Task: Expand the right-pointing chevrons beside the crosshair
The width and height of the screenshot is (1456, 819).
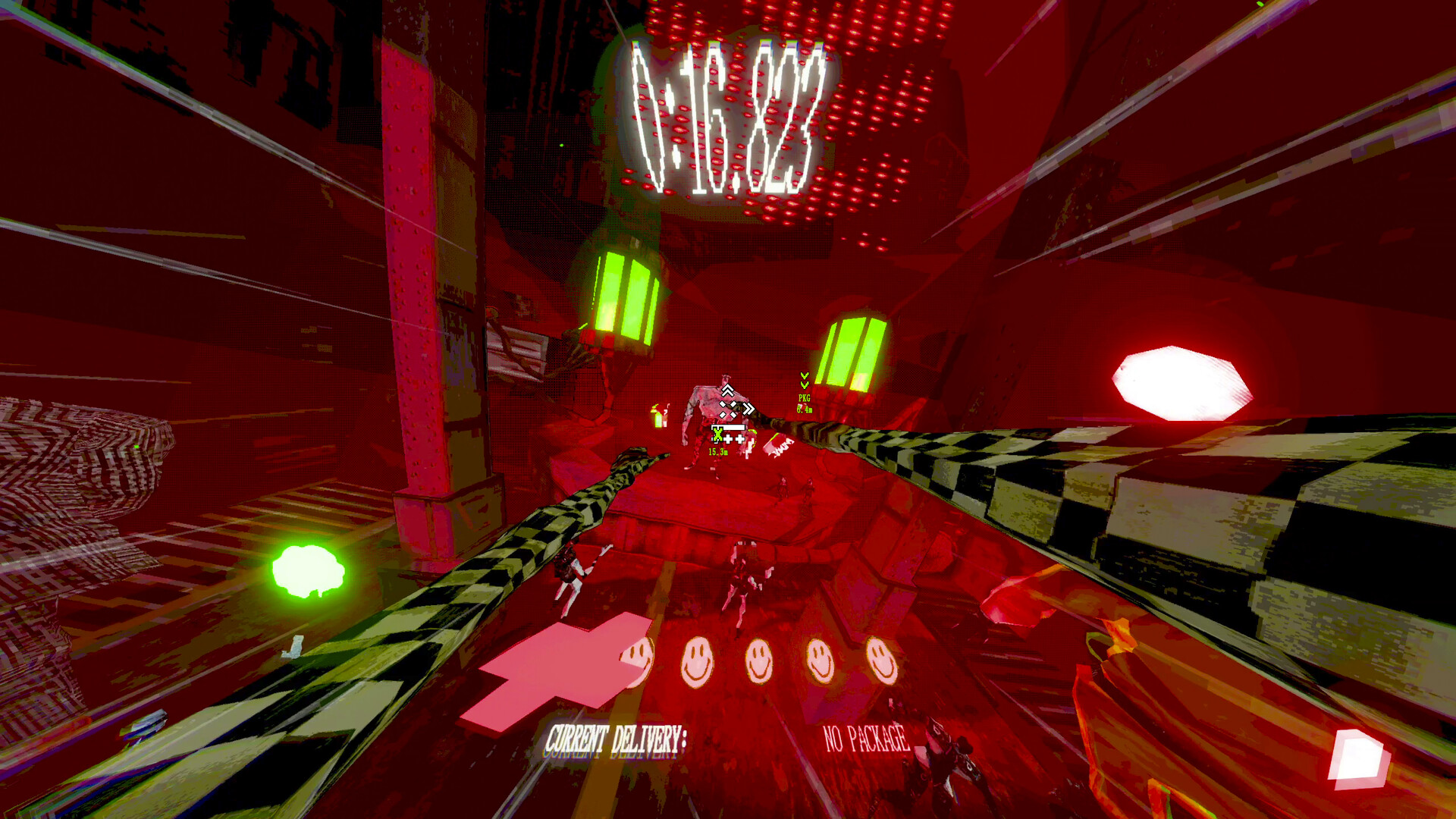Action: pyautogui.click(x=748, y=409)
